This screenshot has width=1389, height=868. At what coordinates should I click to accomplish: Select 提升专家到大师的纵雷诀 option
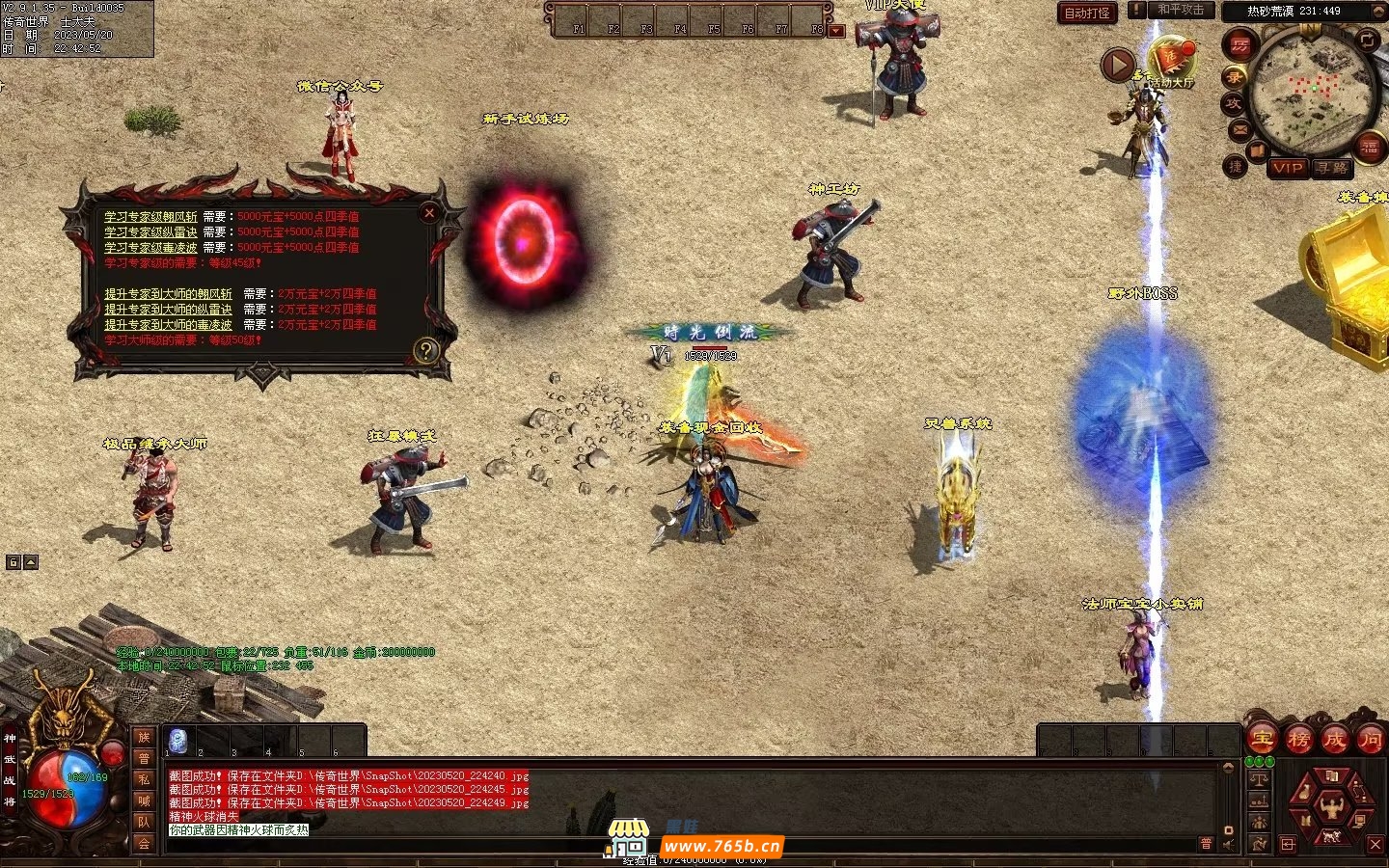tap(168, 310)
